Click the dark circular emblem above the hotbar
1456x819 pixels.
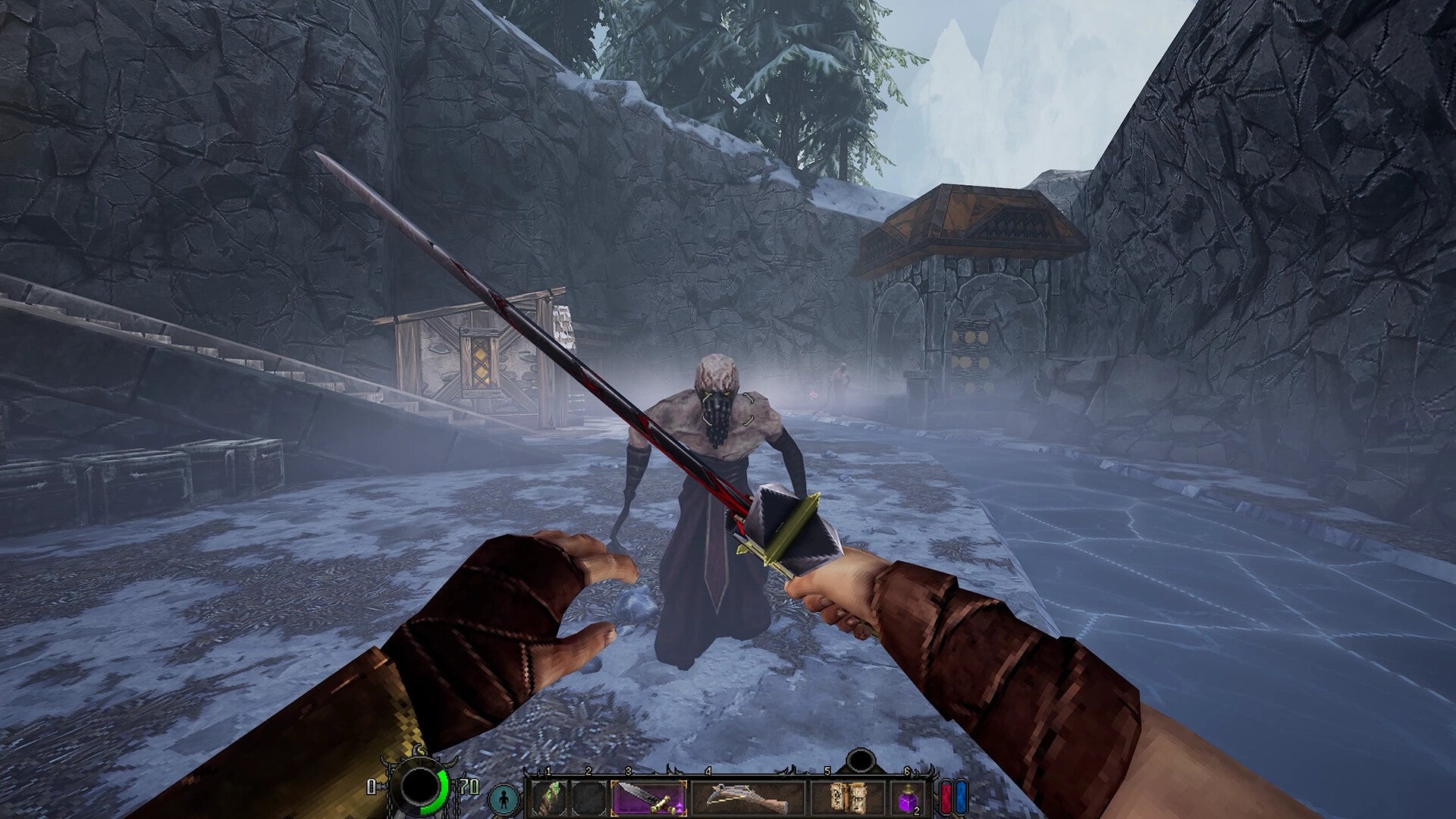[x=861, y=758]
